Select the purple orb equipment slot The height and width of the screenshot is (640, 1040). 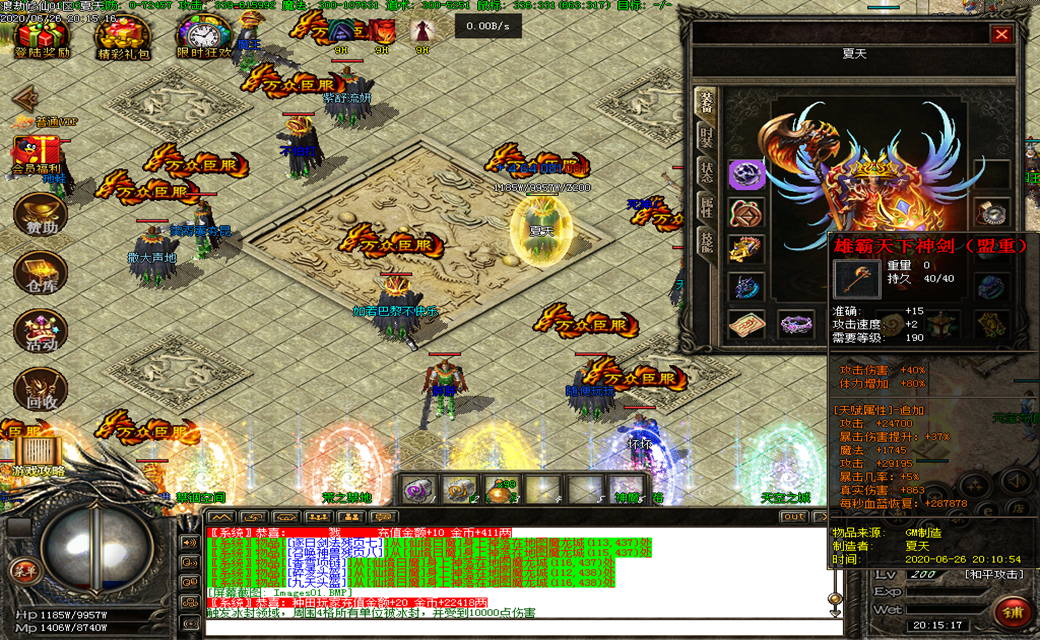[x=746, y=175]
